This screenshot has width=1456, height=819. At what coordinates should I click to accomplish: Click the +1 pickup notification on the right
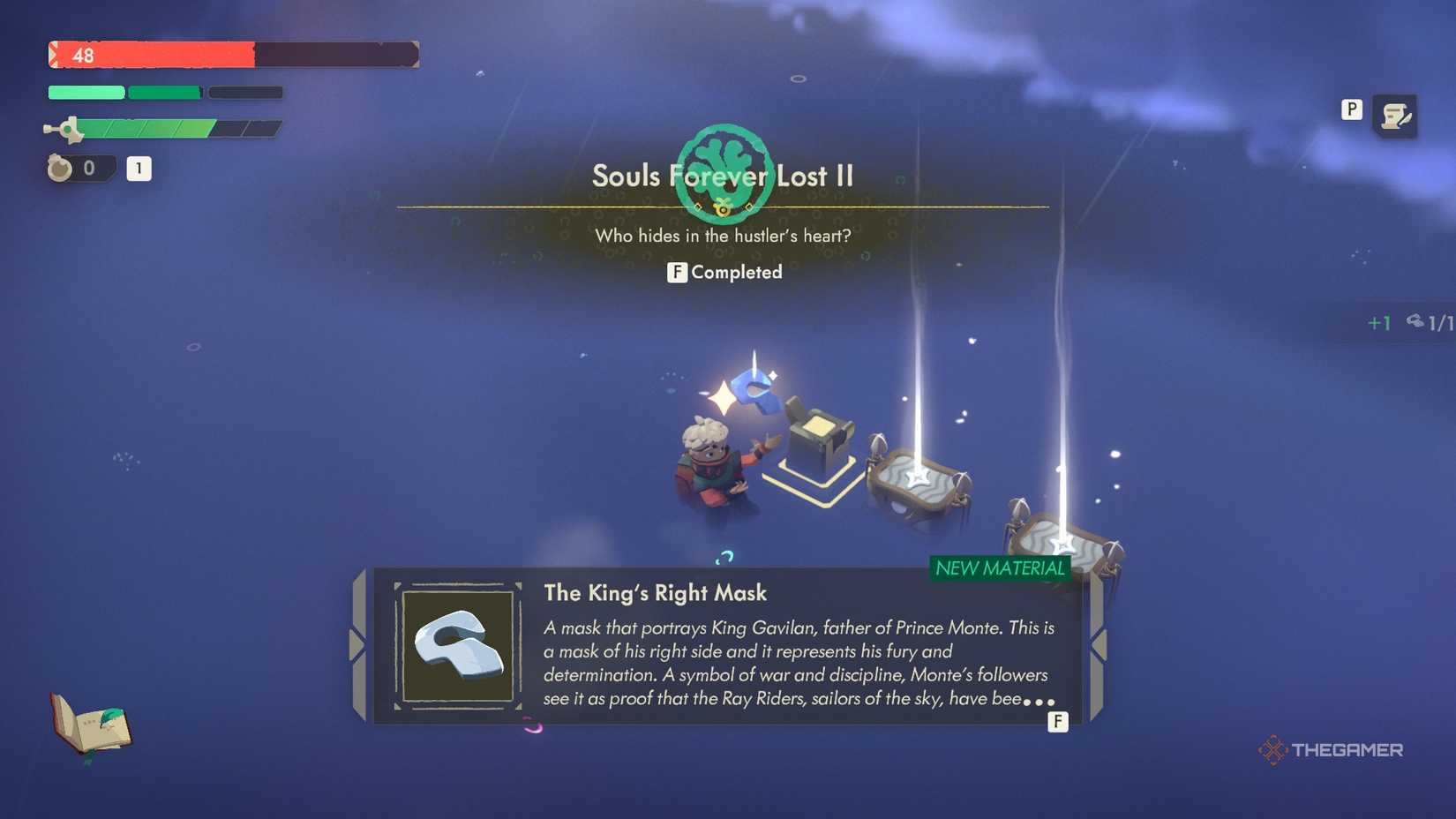click(x=1379, y=323)
